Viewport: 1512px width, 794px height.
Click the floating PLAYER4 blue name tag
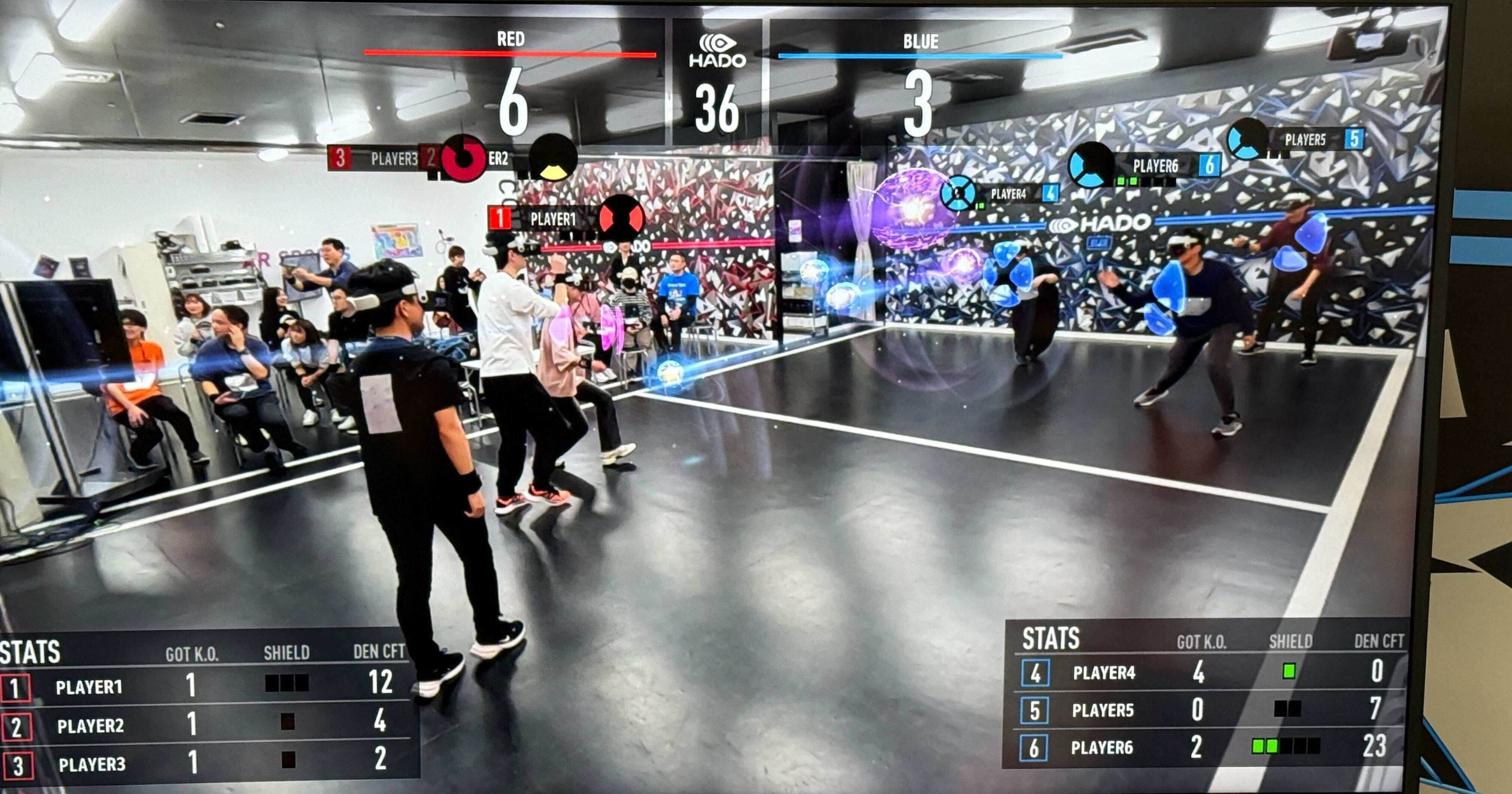(x=1008, y=194)
